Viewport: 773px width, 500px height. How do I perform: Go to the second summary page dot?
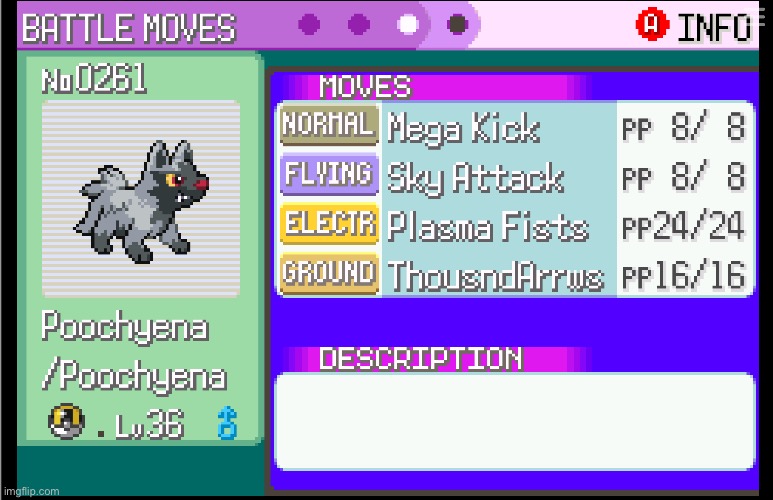point(359,23)
